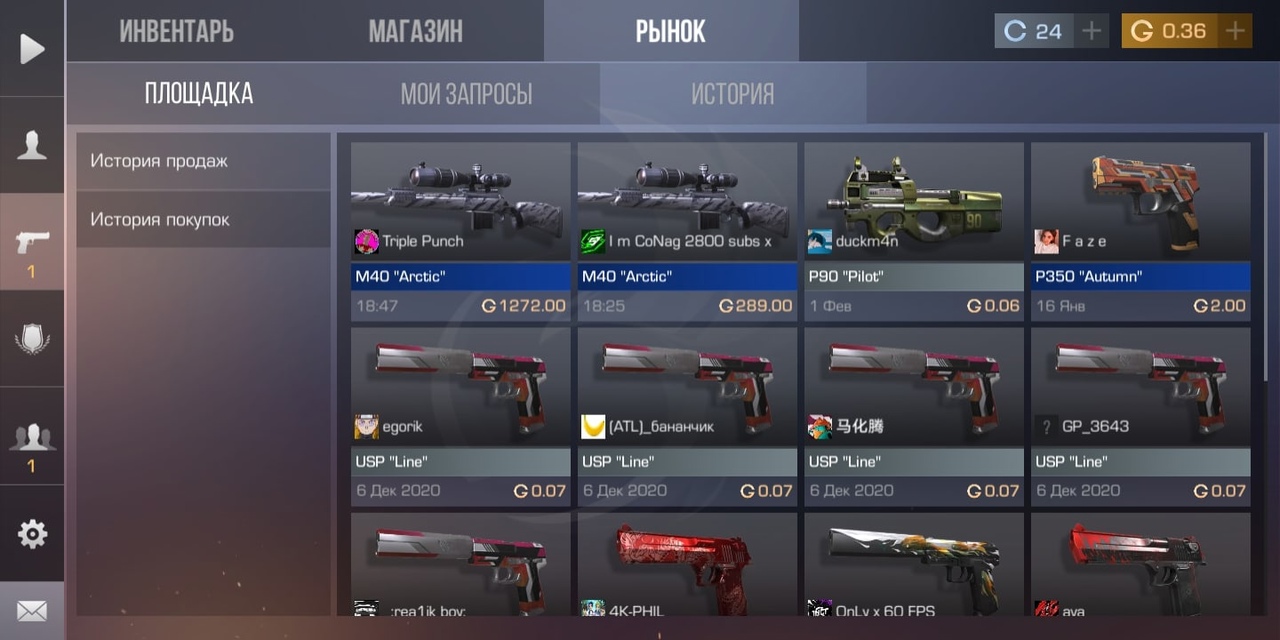The height and width of the screenshot is (640, 1280).
Task: Open the settings gear icon
Action: (x=32, y=534)
